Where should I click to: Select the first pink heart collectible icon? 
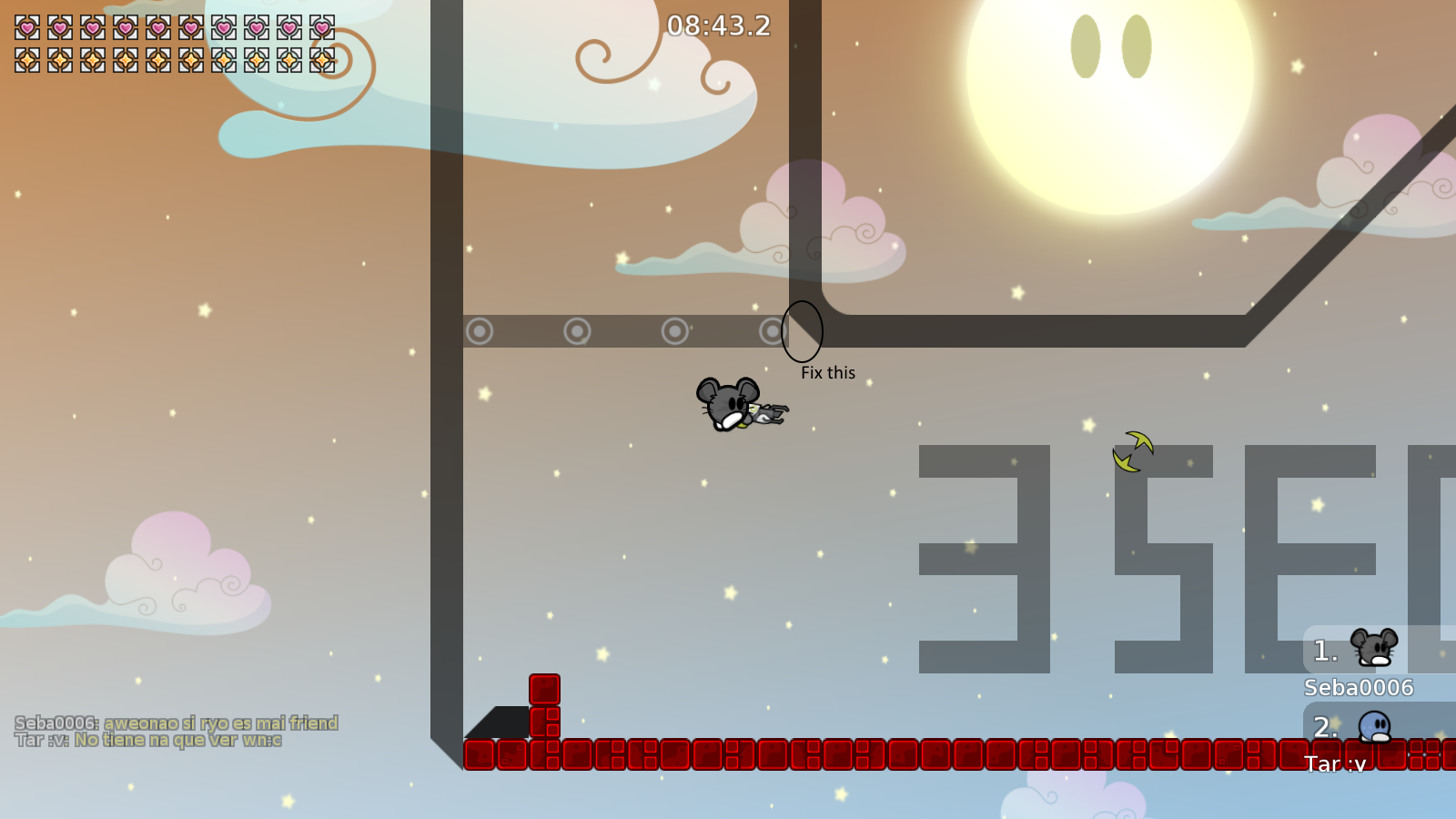25,26
